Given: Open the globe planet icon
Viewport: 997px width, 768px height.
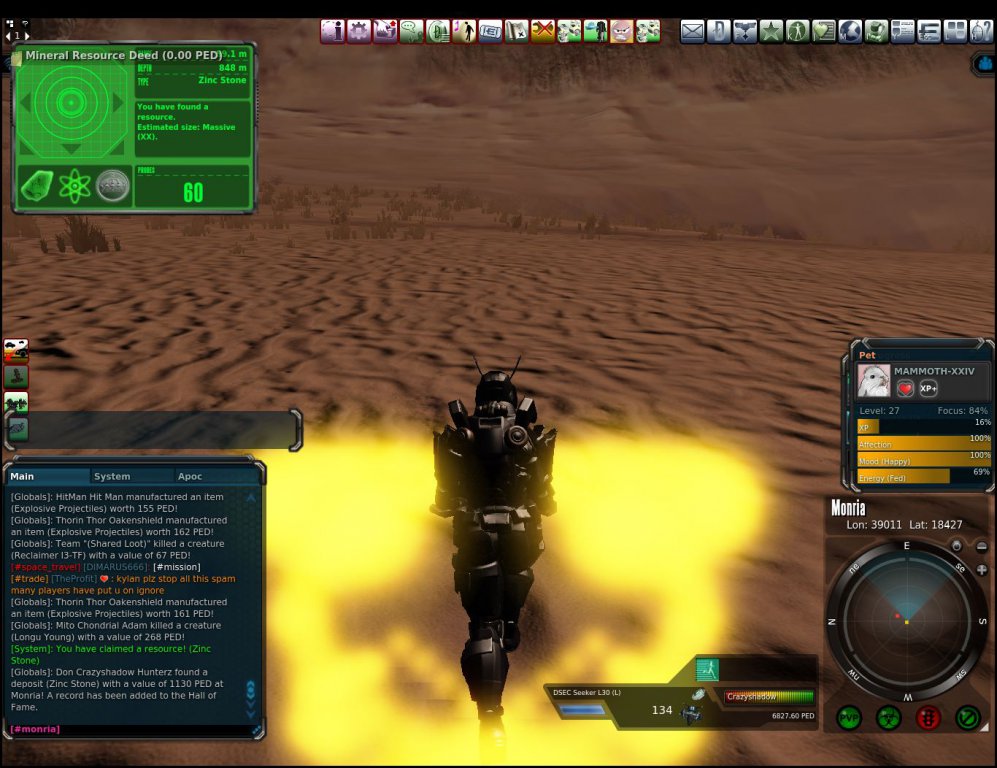Looking at the screenshot, I should click(x=850, y=32).
